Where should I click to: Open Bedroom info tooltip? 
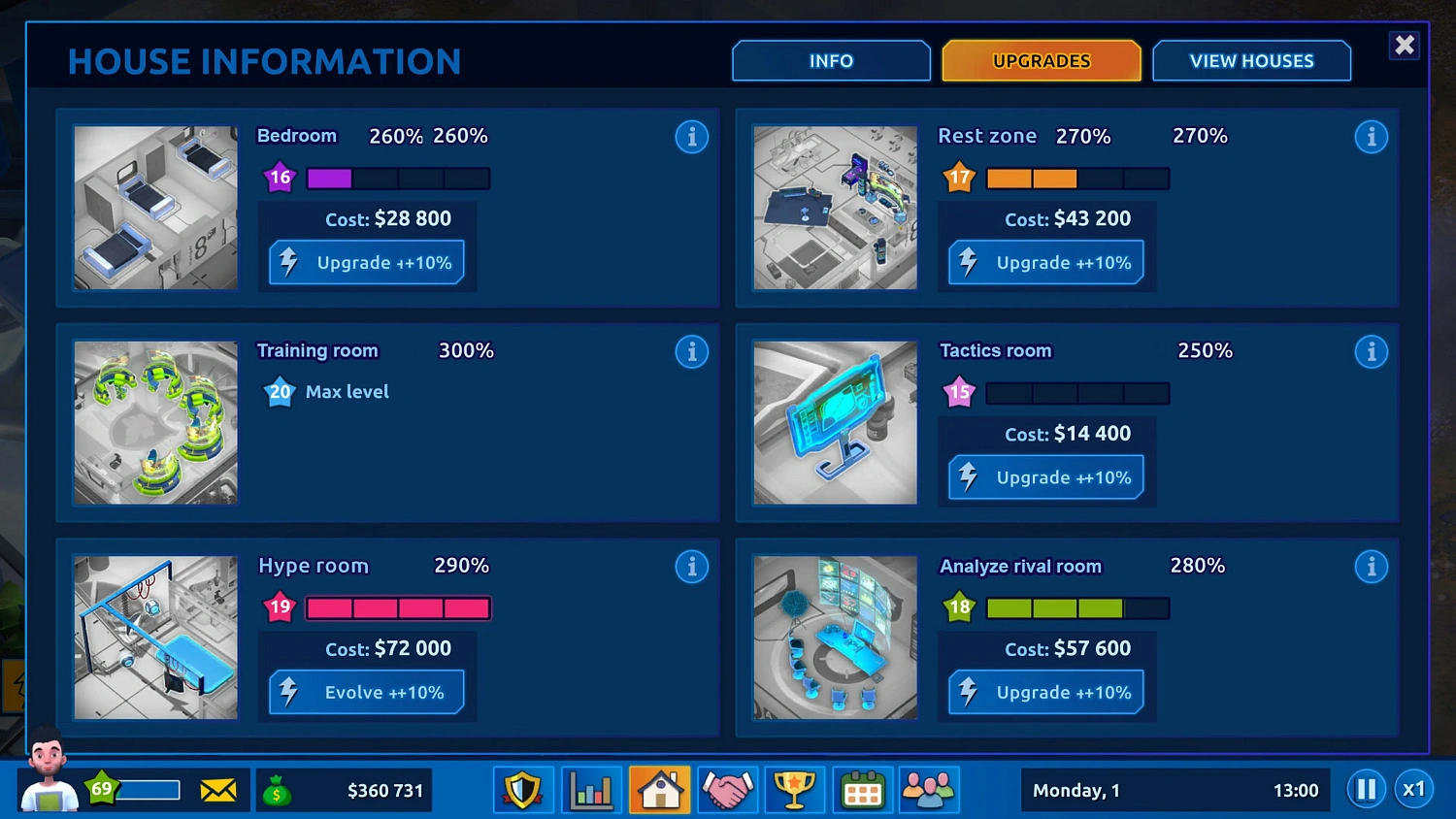[x=692, y=137]
